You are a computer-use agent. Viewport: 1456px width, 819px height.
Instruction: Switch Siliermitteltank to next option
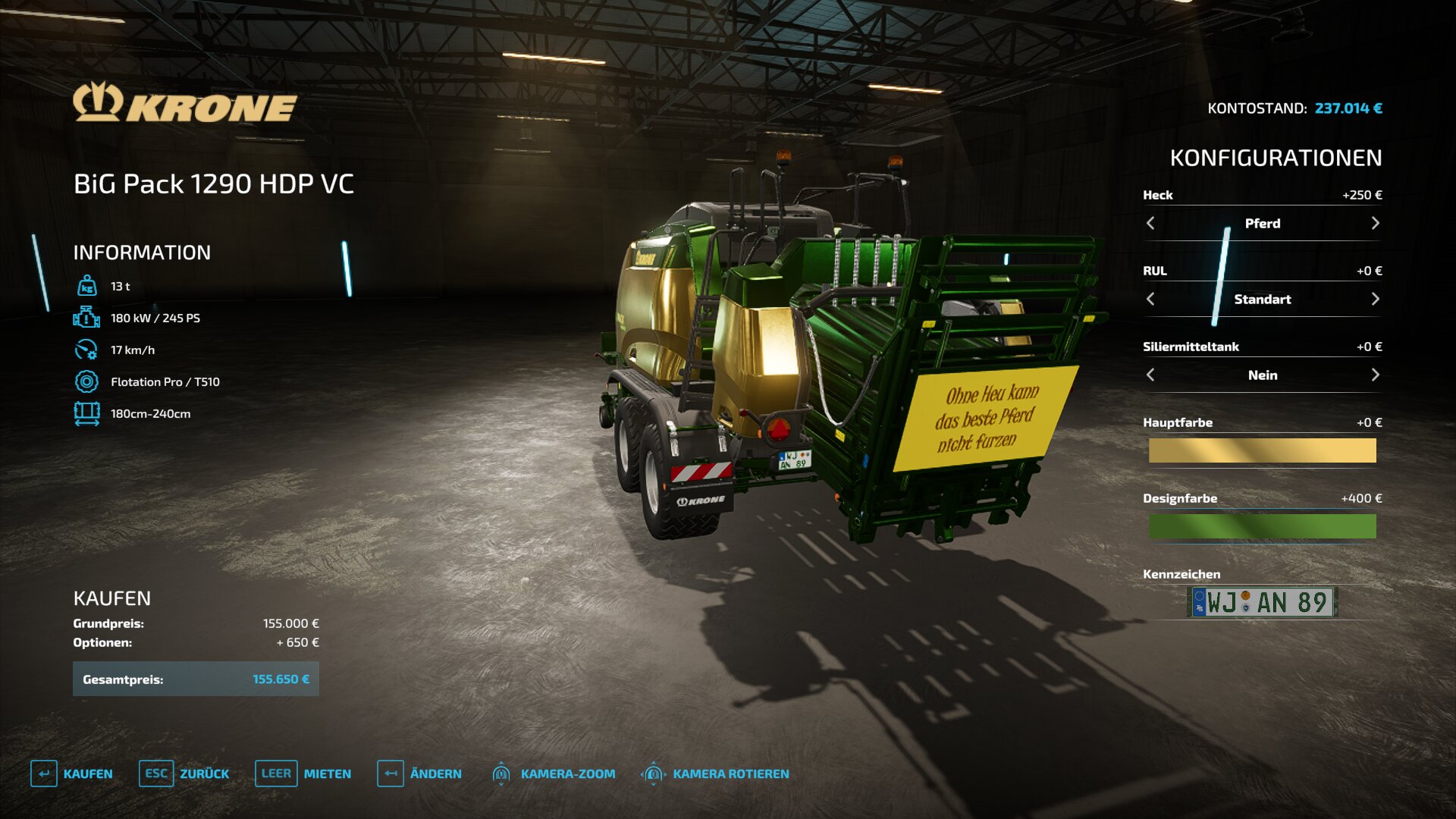click(x=1375, y=375)
